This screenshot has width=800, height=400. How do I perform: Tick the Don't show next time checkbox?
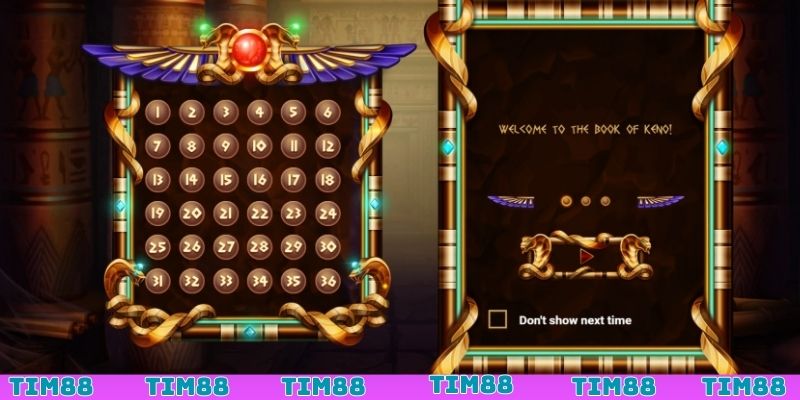coord(497,320)
